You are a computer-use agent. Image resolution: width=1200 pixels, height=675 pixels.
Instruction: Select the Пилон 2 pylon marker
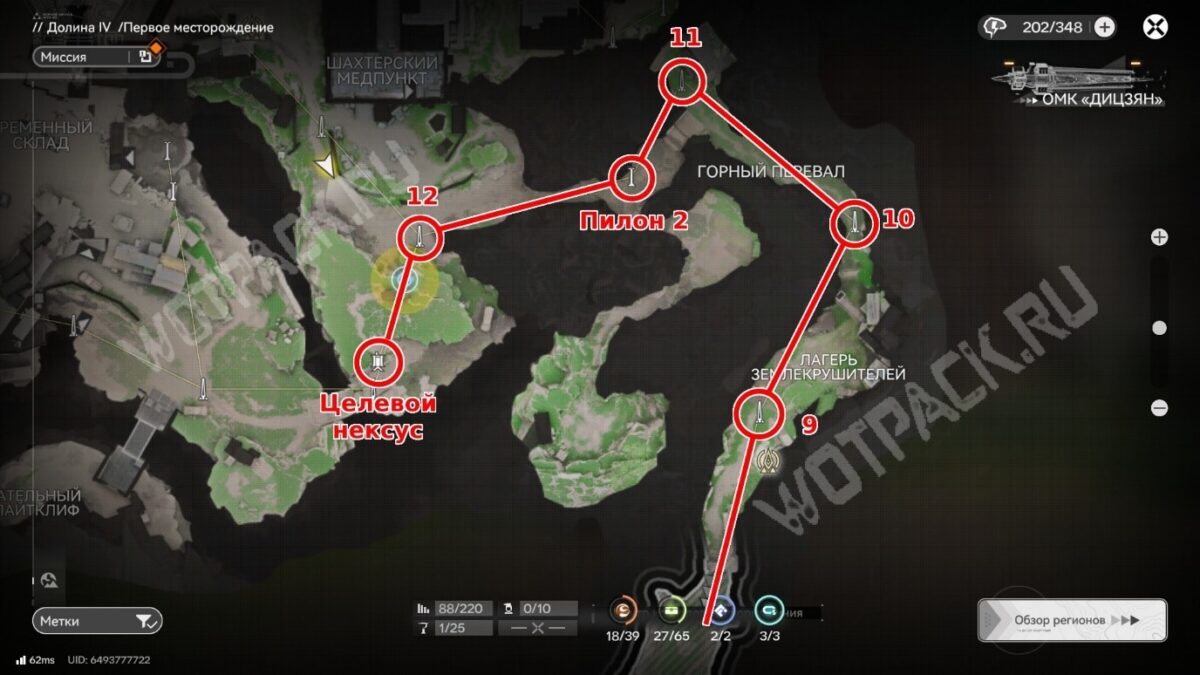(631, 179)
